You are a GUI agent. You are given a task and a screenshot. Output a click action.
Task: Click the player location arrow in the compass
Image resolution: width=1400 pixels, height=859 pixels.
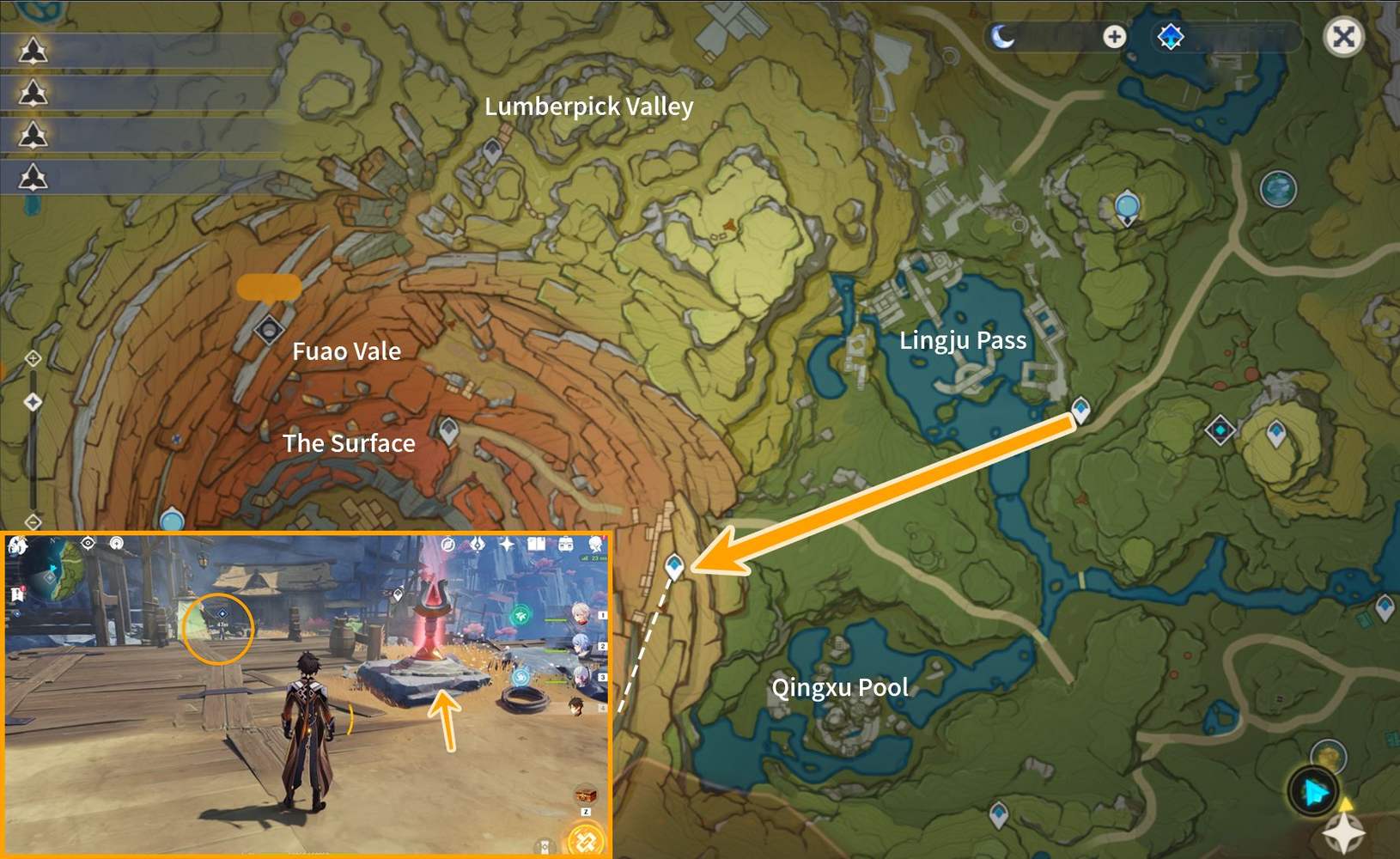[1312, 793]
